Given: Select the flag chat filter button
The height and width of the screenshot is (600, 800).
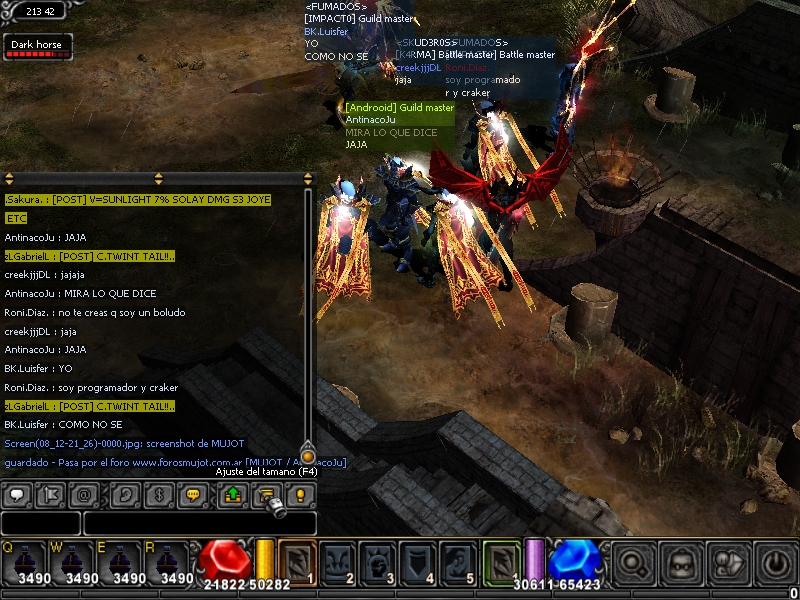Looking at the screenshot, I should tap(50, 494).
